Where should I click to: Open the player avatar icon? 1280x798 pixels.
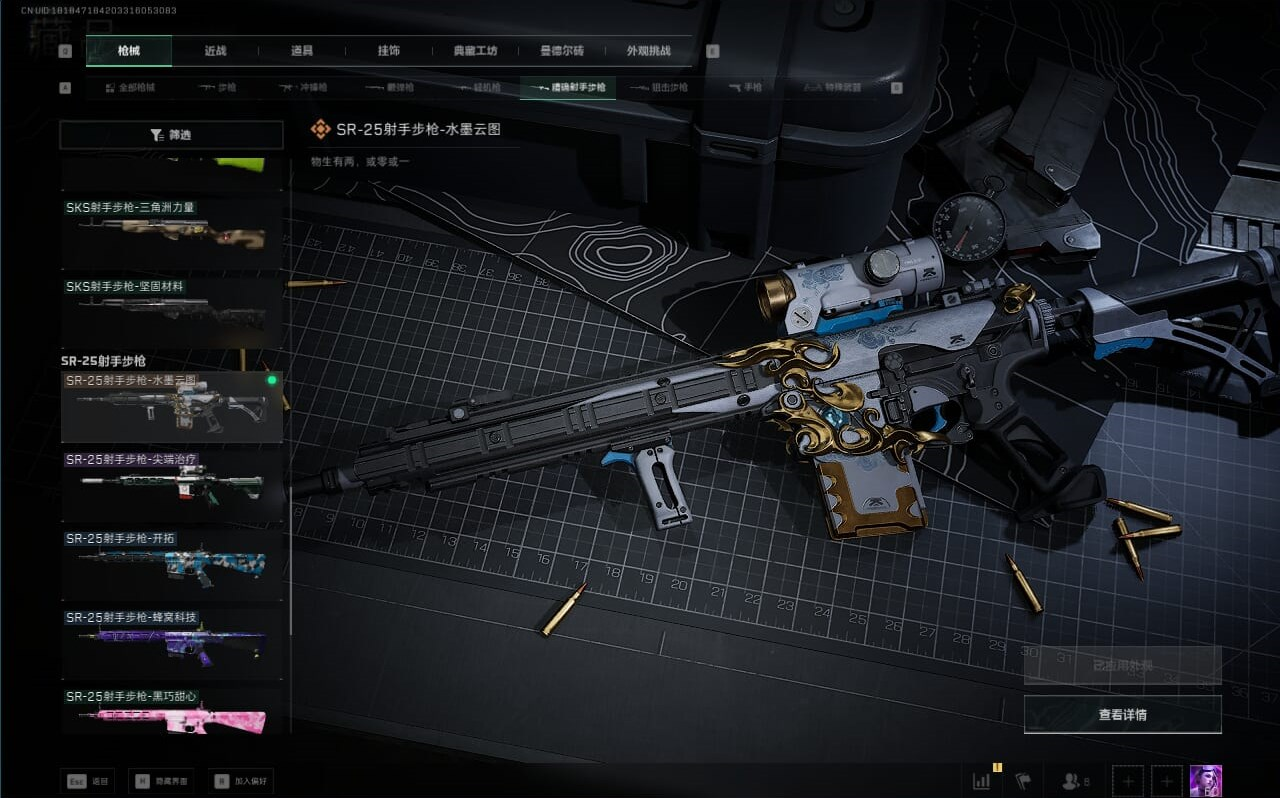click(x=1205, y=781)
